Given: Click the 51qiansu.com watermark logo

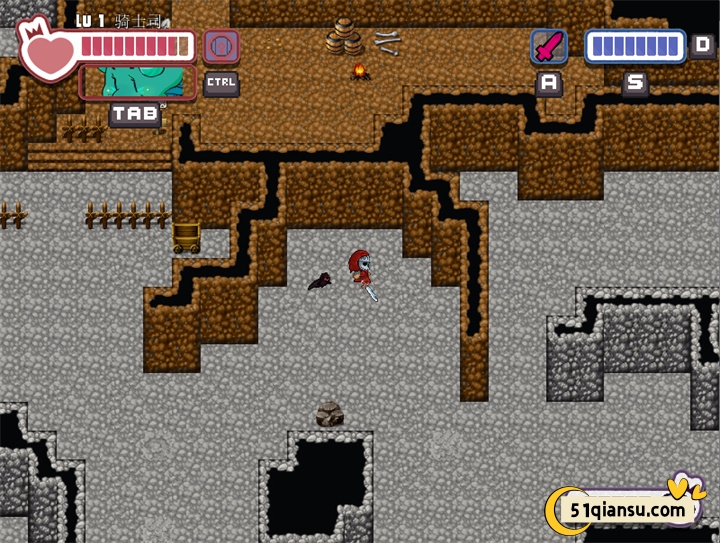Looking at the screenshot, I should coord(627,509).
